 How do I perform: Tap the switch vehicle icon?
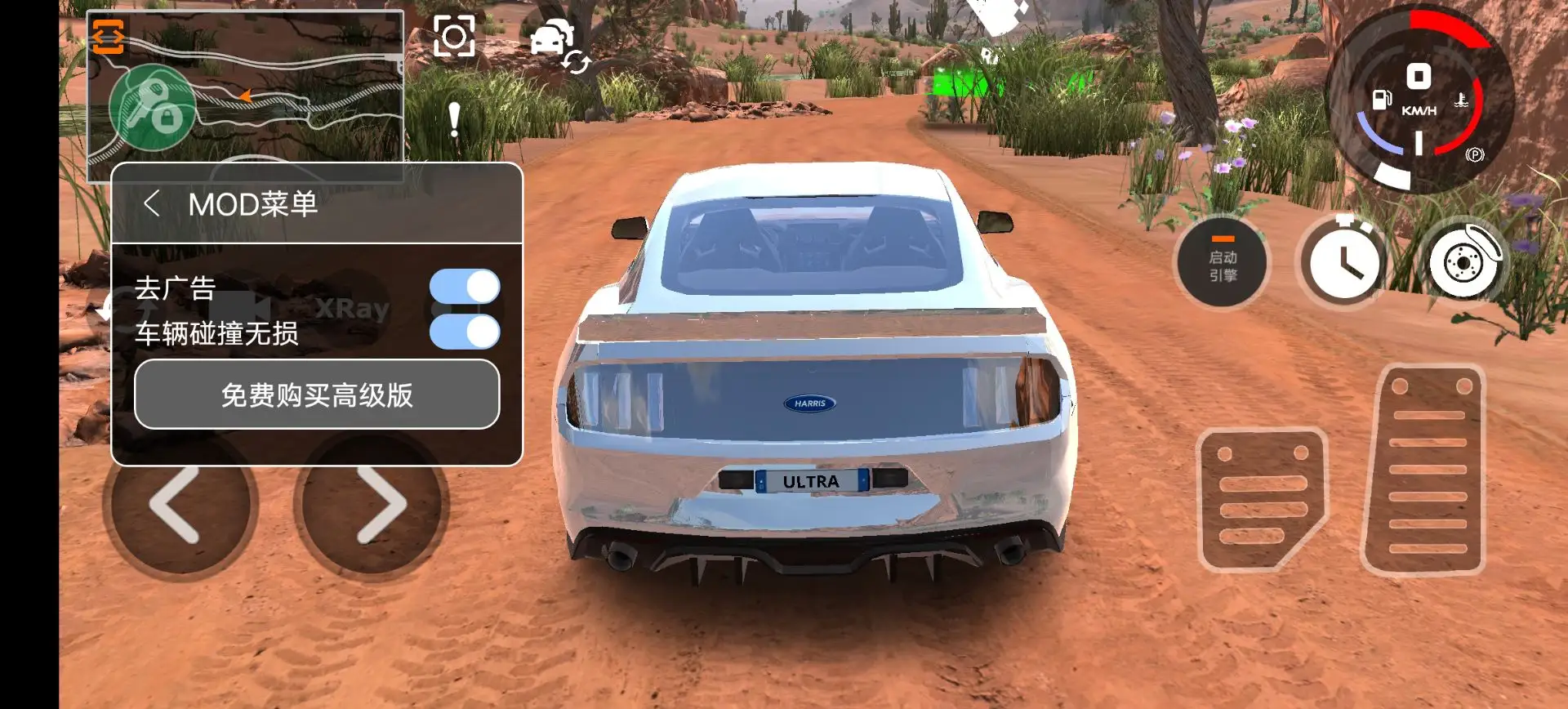click(559, 44)
